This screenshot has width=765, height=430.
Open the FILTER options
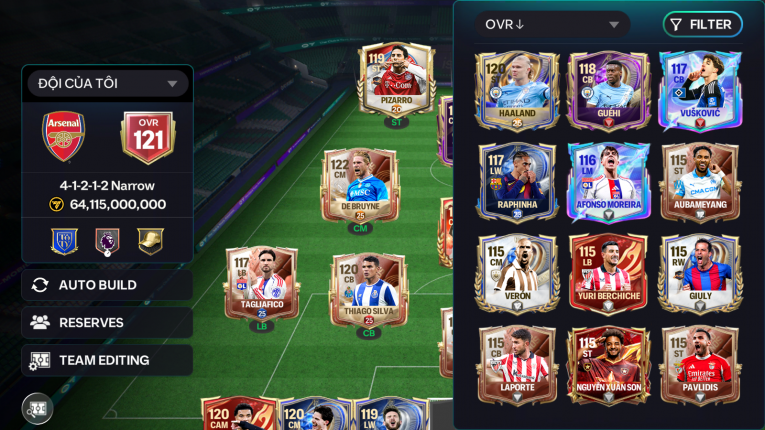[702, 25]
